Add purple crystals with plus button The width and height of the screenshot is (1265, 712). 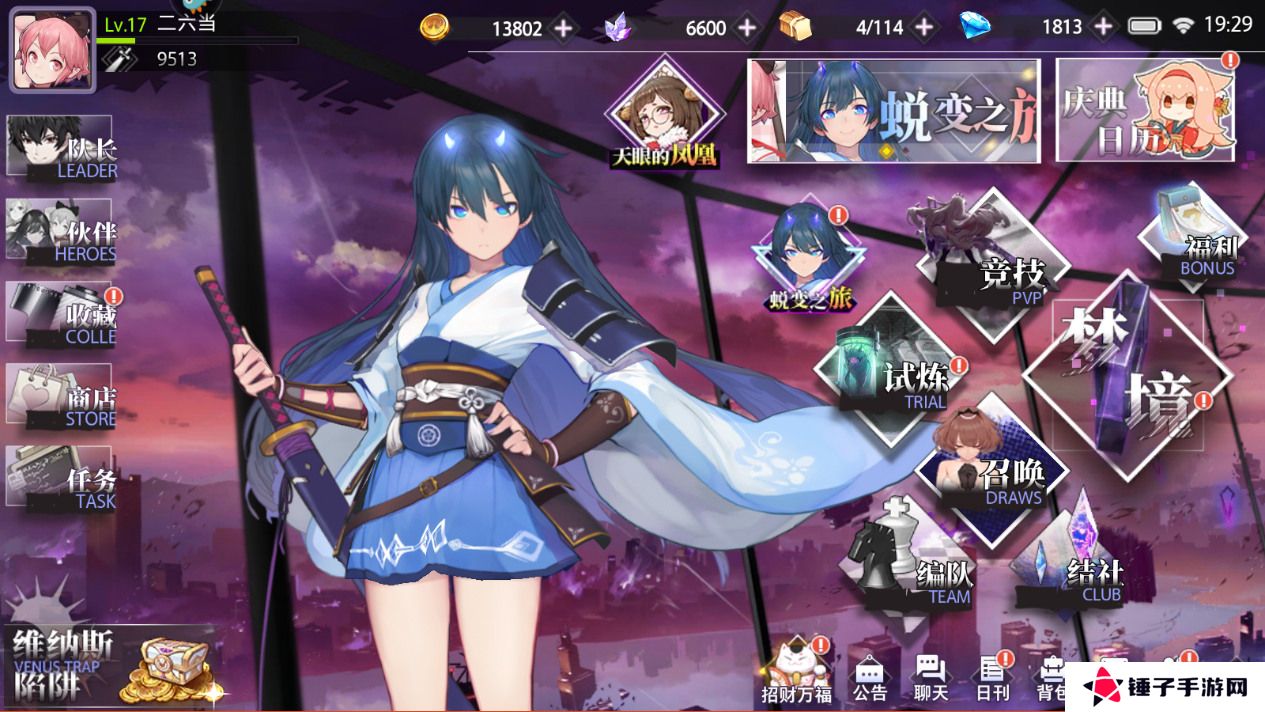coord(747,28)
